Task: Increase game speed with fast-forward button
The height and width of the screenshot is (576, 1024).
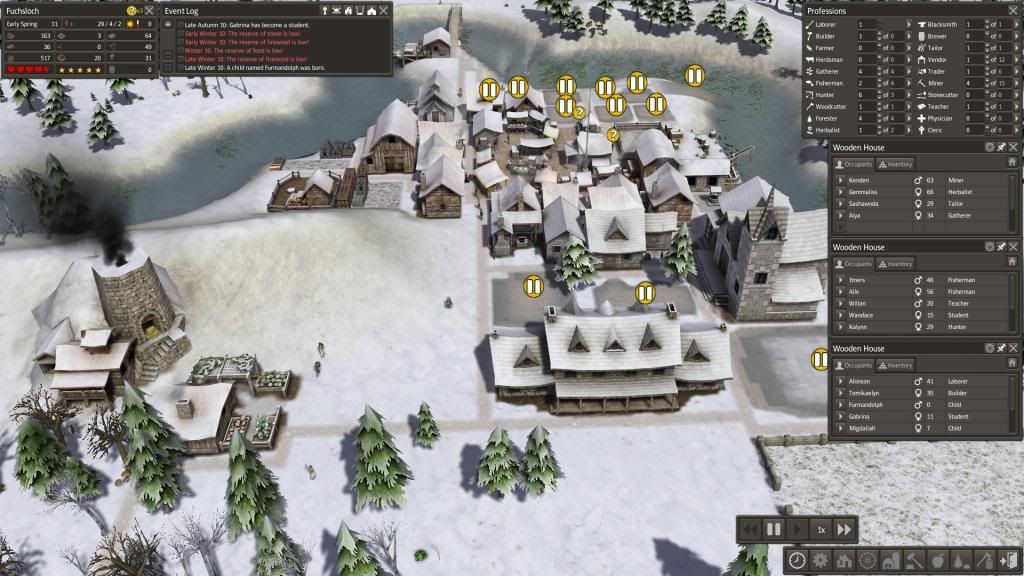Action: [845, 528]
